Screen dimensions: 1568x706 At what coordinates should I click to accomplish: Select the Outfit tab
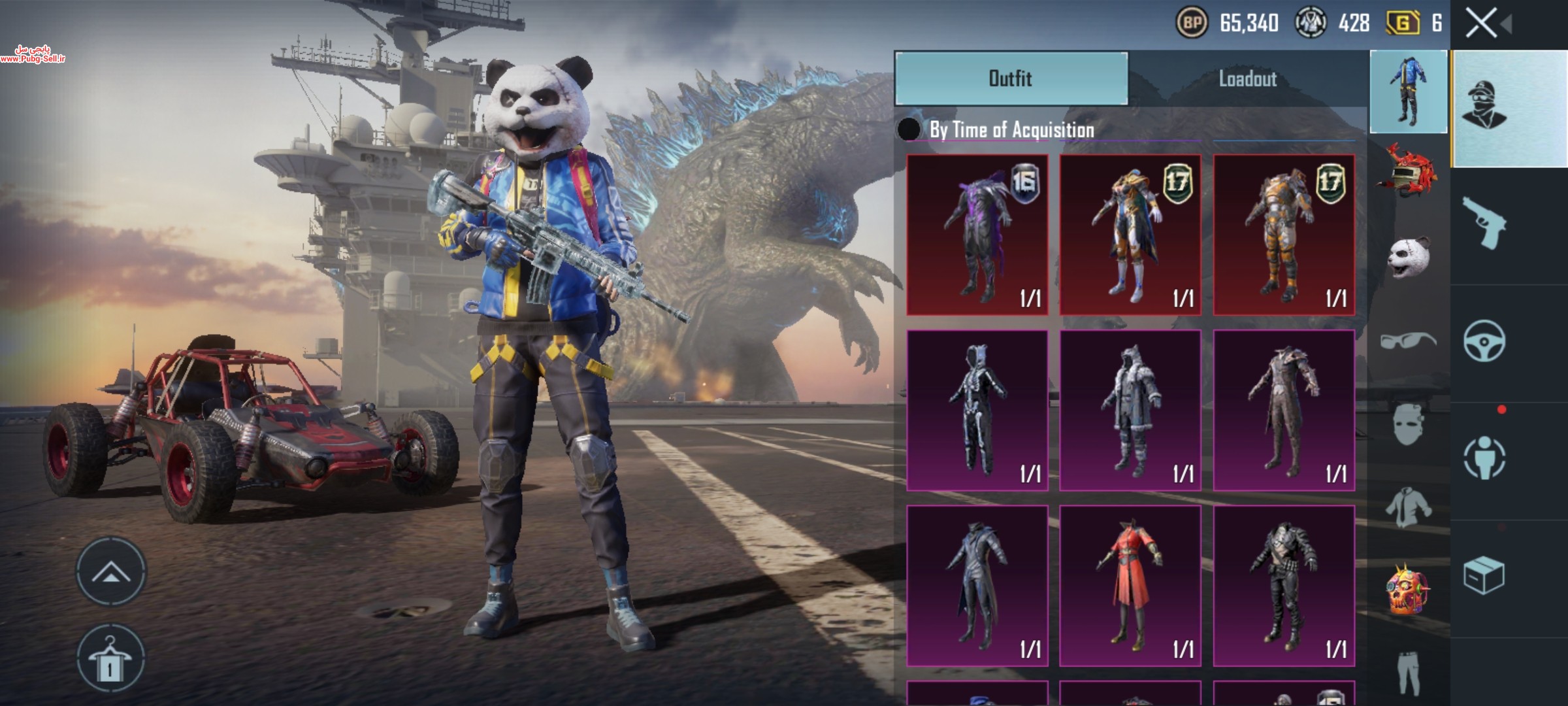1011,79
